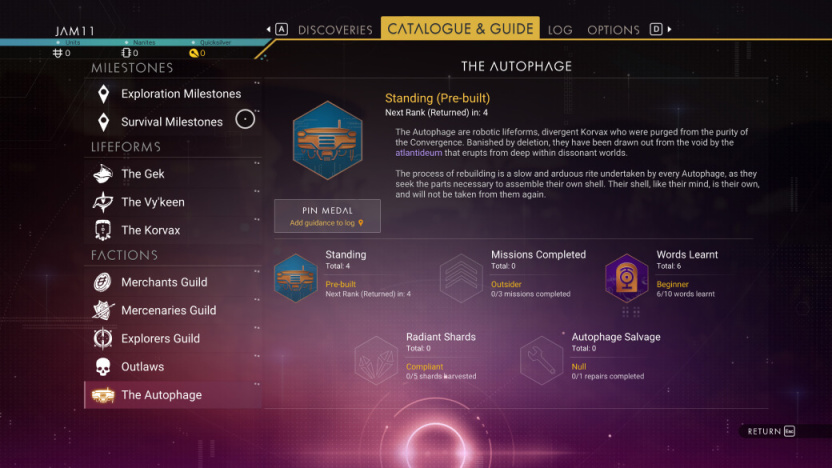Select the Autophage Salvage medal

(543, 359)
